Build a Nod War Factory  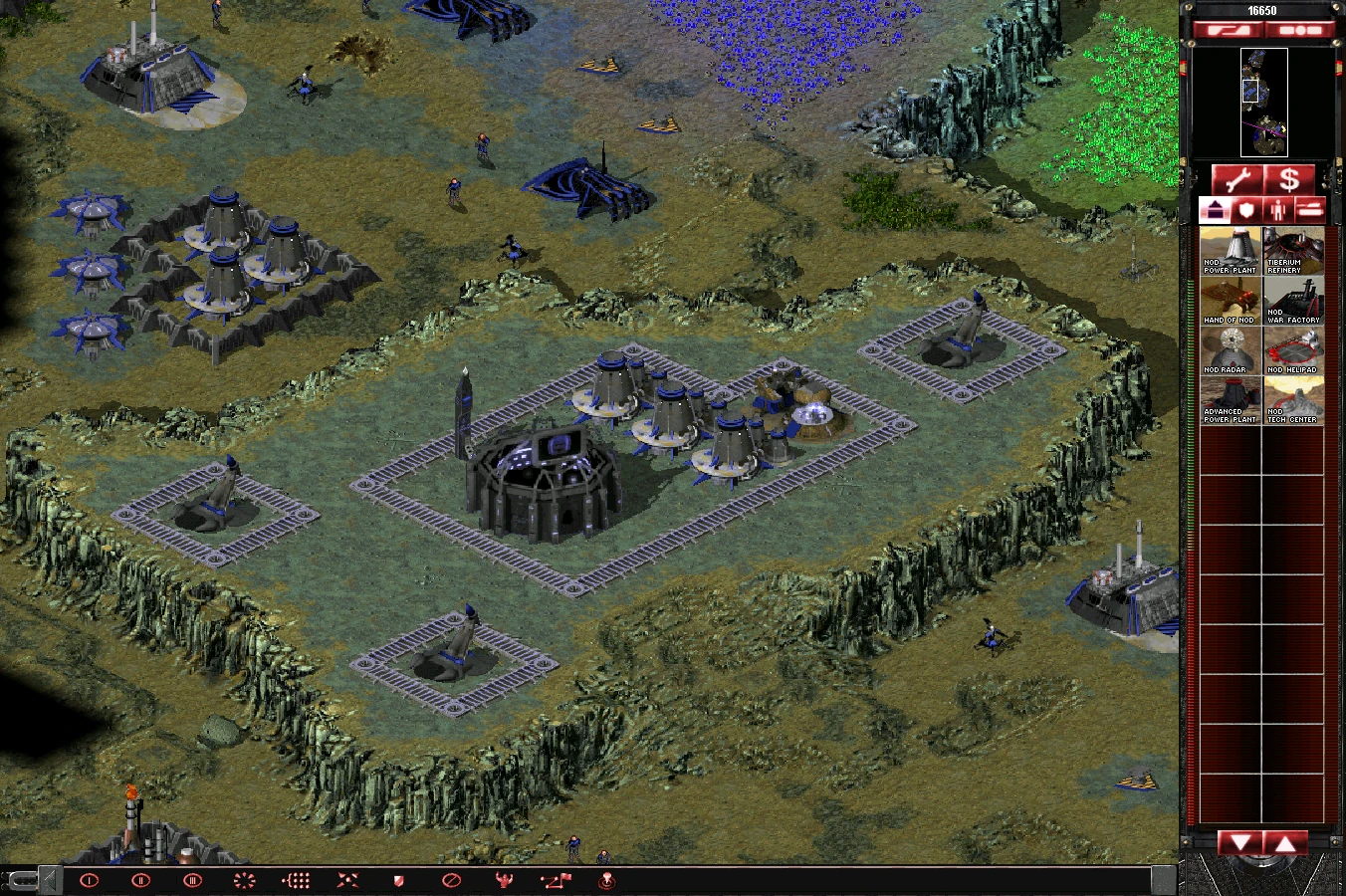1292,299
